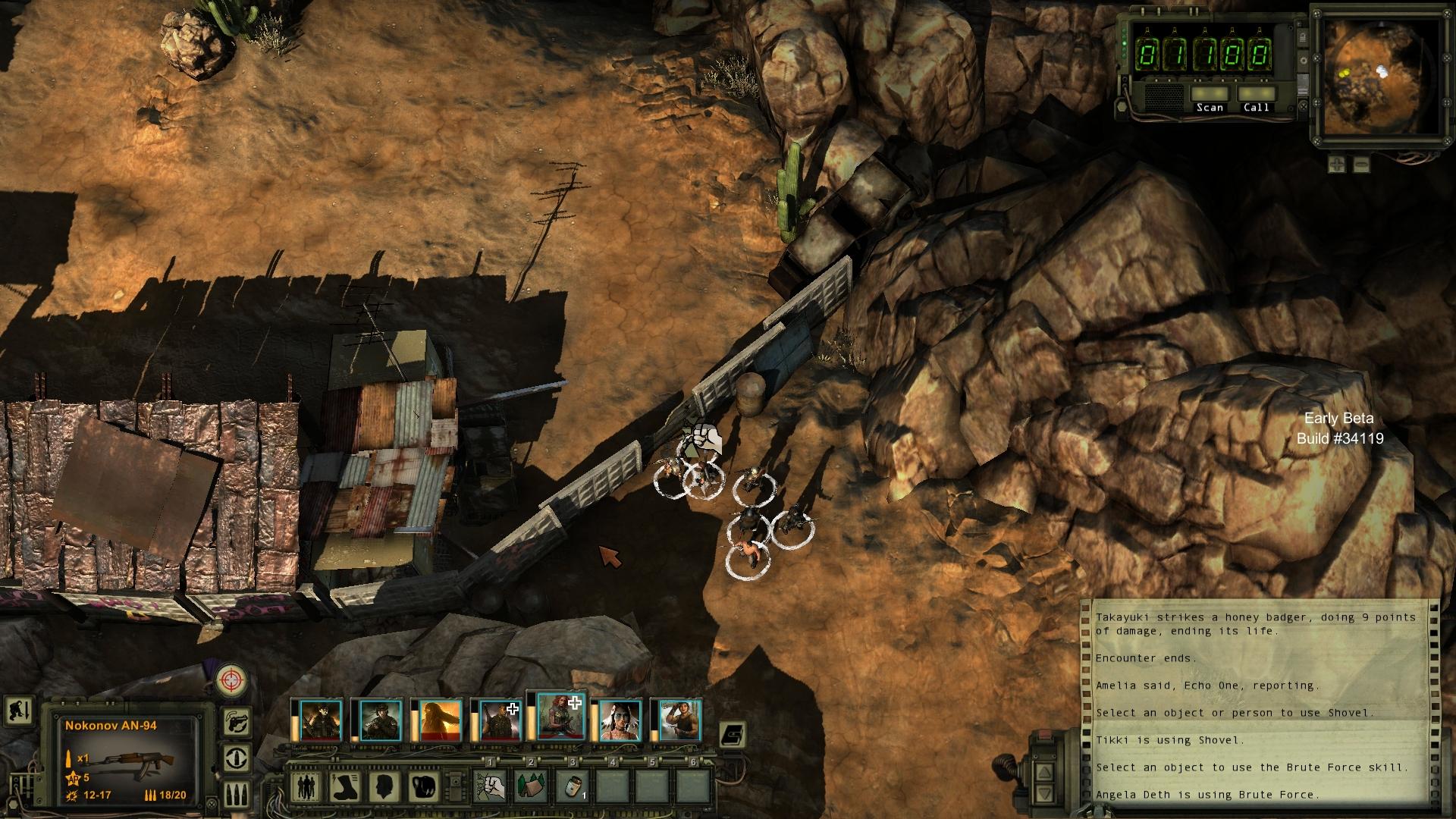
Task: Change ammo type via three bullets icon
Action: click(238, 794)
